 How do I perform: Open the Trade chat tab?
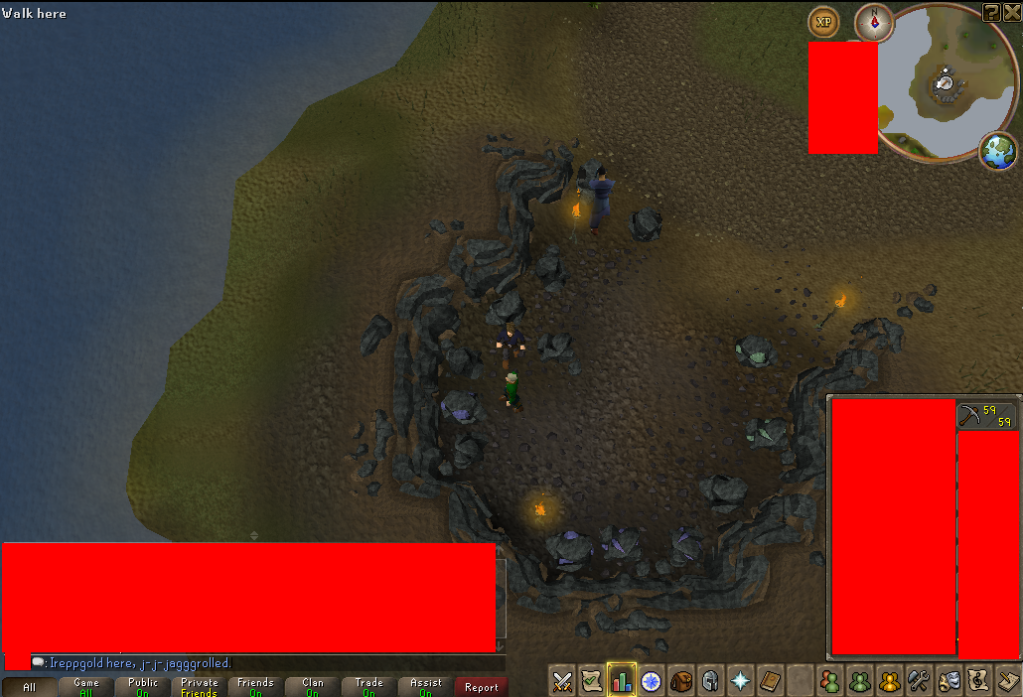(369, 687)
